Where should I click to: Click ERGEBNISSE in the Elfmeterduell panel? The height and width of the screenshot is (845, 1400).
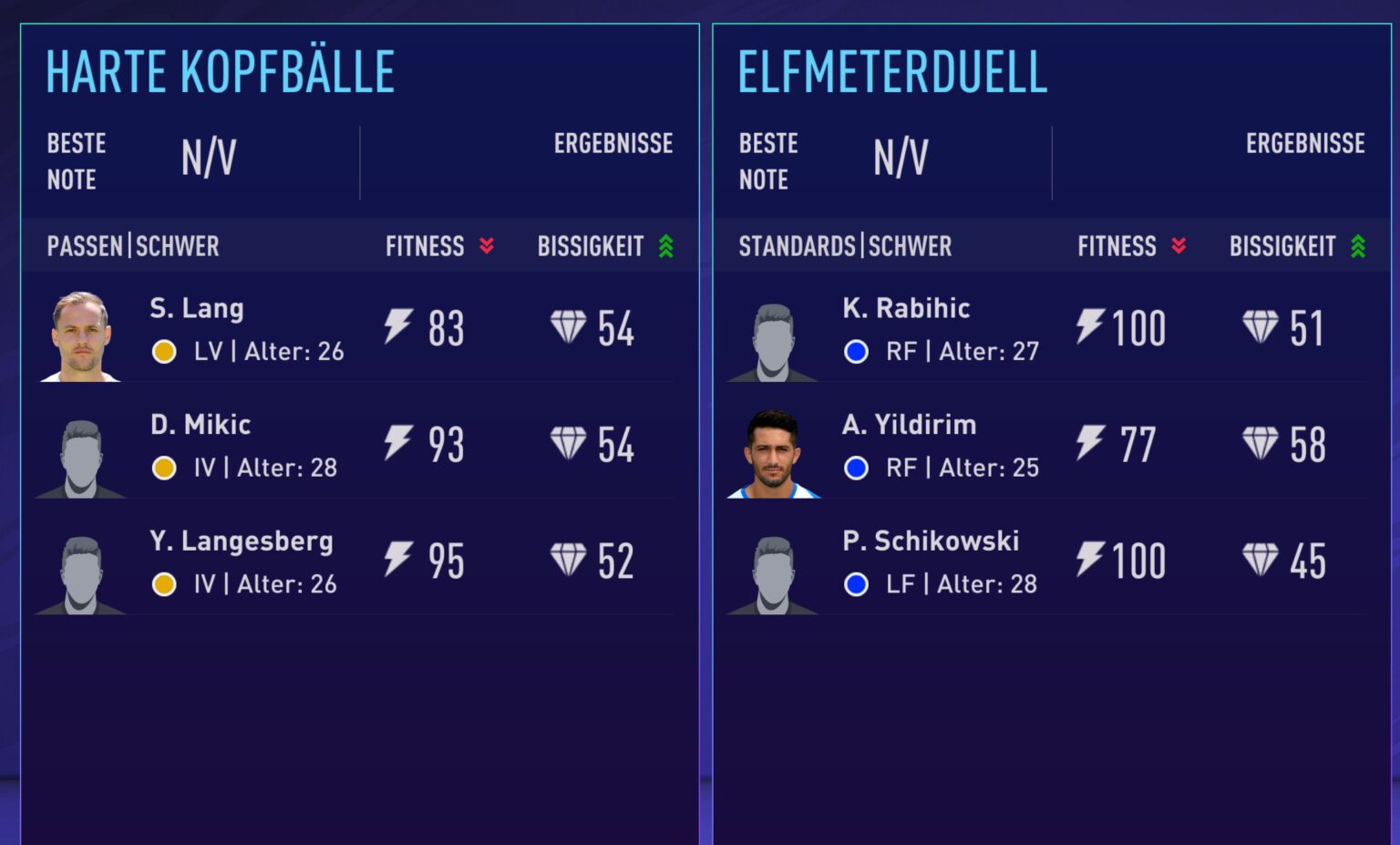click(x=1306, y=143)
